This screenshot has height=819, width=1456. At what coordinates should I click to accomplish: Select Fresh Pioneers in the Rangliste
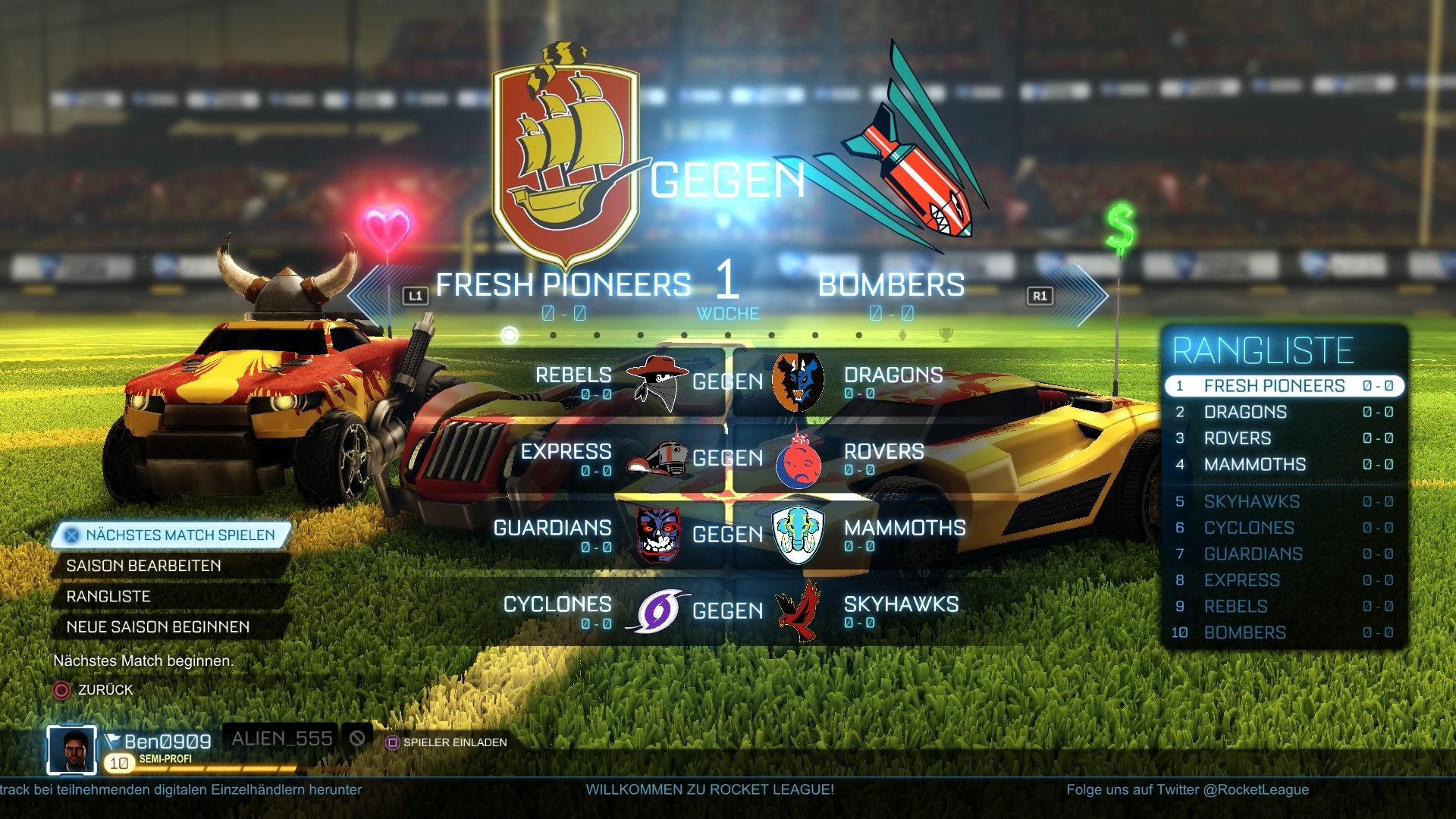pos(1282,385)
